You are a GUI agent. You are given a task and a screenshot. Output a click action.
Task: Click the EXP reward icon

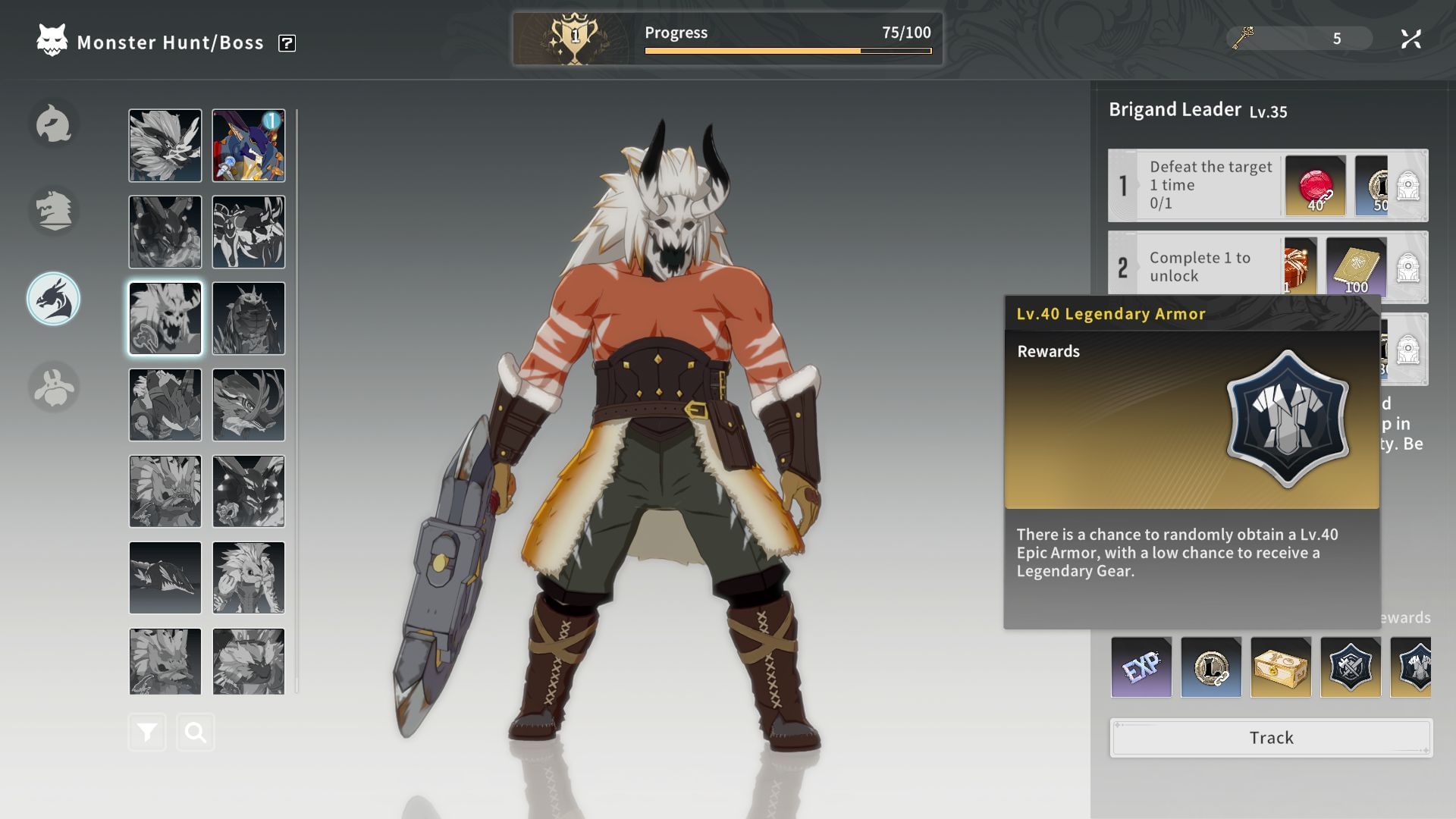(x=1141, y=667)
